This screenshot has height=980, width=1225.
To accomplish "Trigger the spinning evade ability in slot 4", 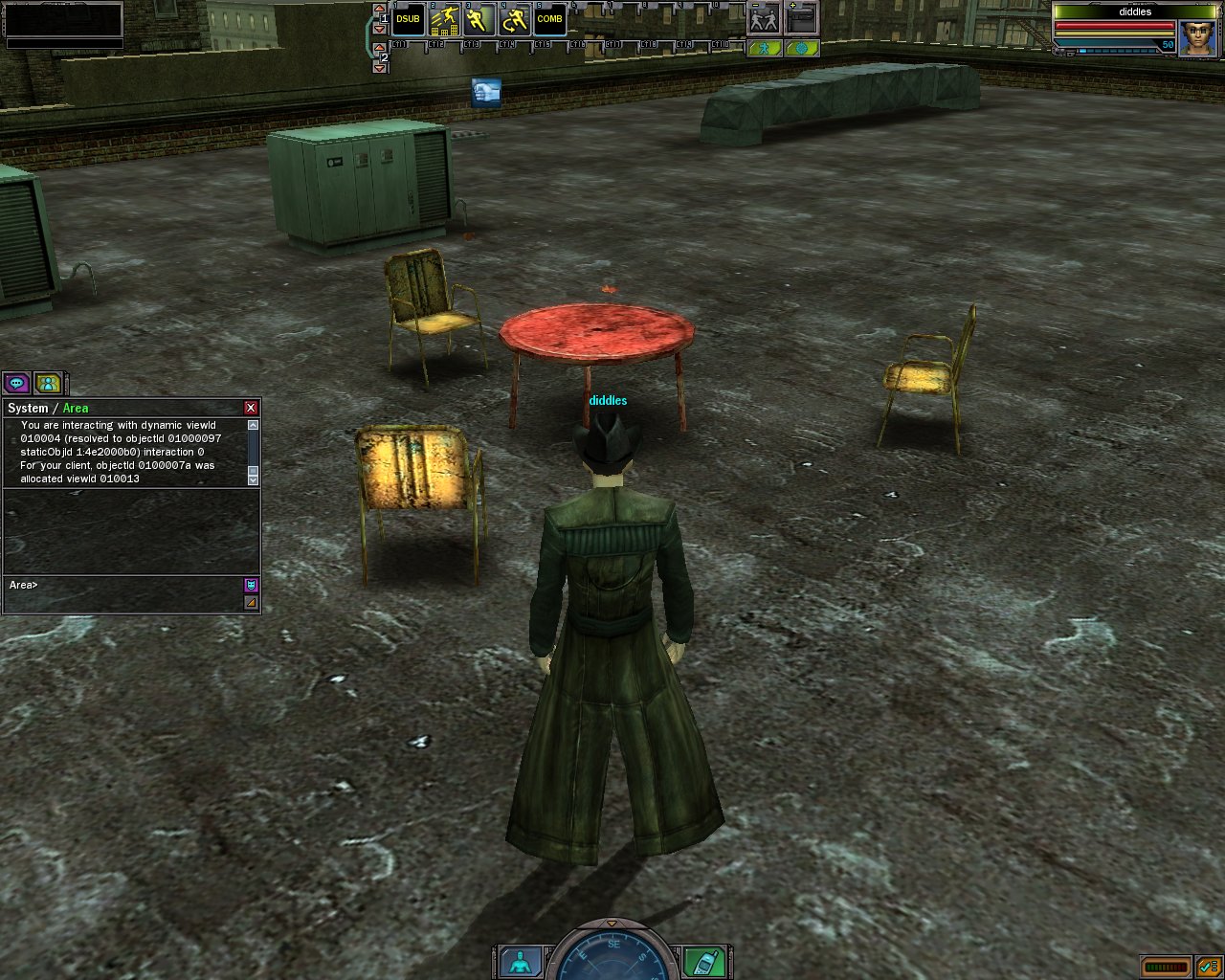I will tap(514, 19).
